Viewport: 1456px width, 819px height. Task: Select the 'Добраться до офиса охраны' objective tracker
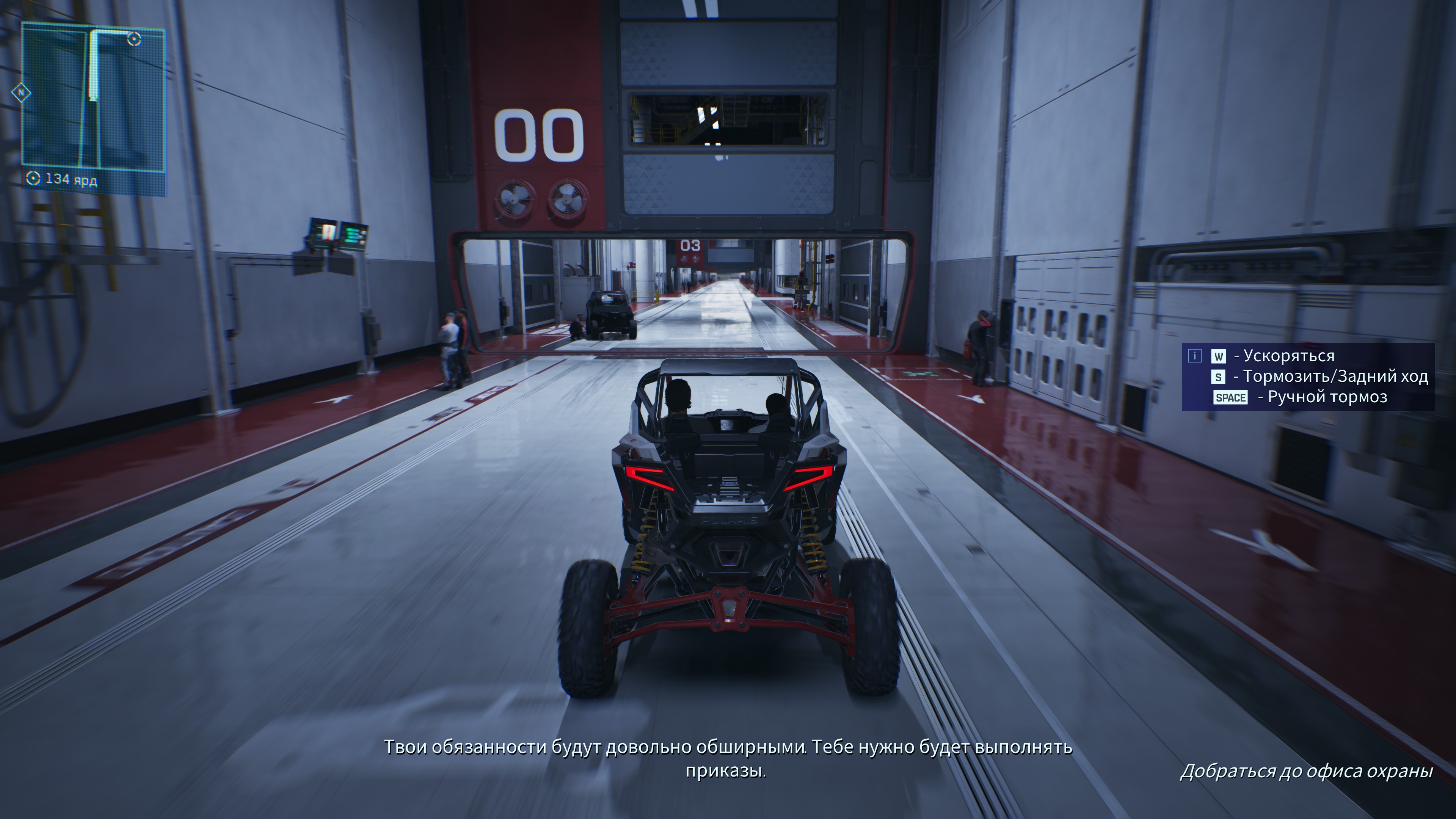click(x=1306, y=771)
